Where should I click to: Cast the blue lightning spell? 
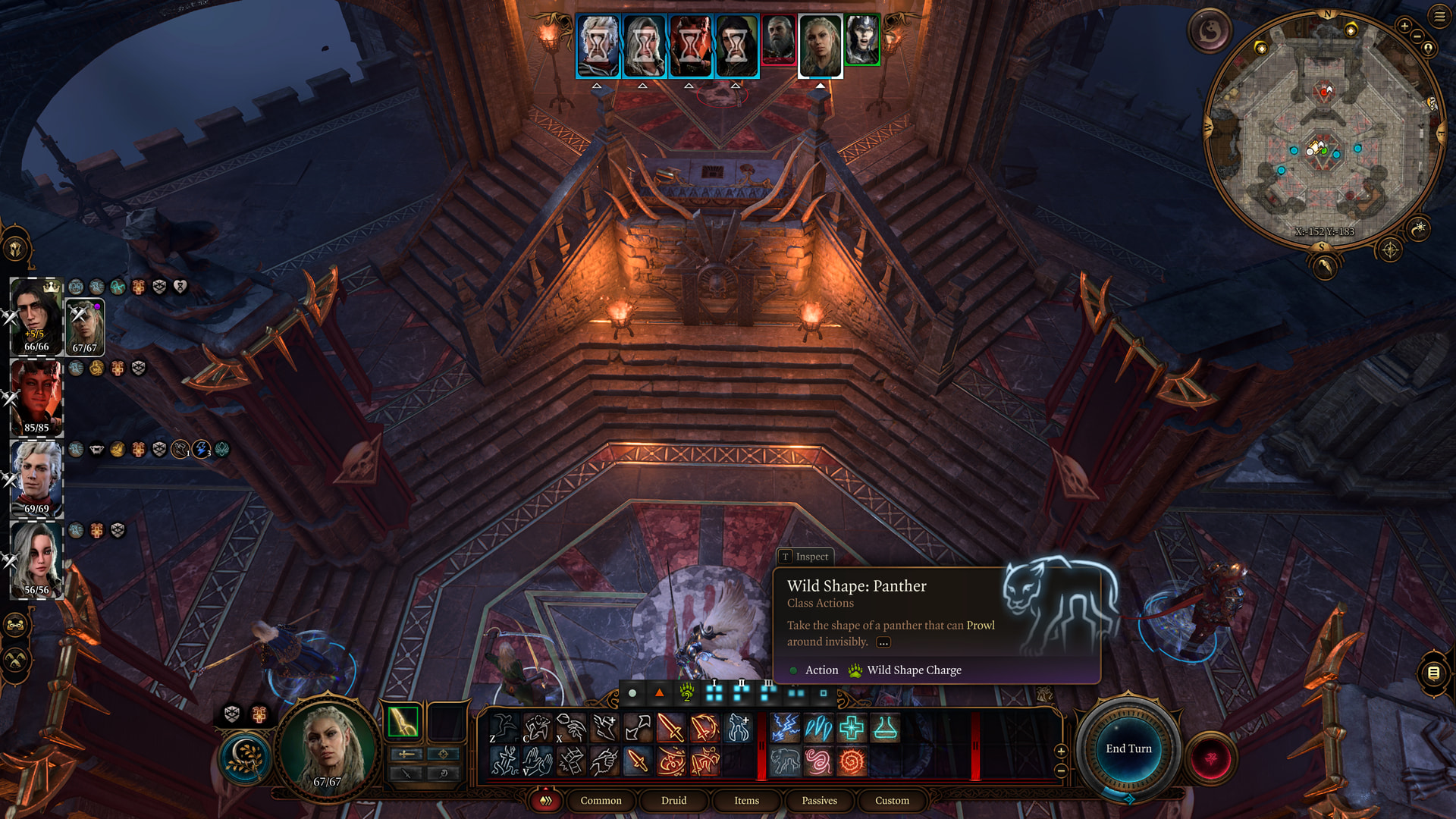[x=785, y=728]
